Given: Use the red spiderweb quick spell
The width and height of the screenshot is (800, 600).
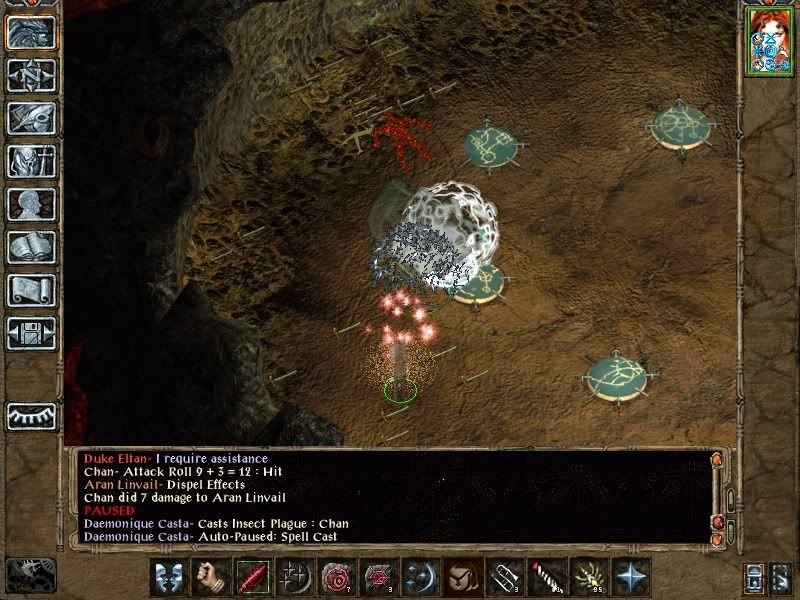Looking at the screenshot, I should point(377,577).
